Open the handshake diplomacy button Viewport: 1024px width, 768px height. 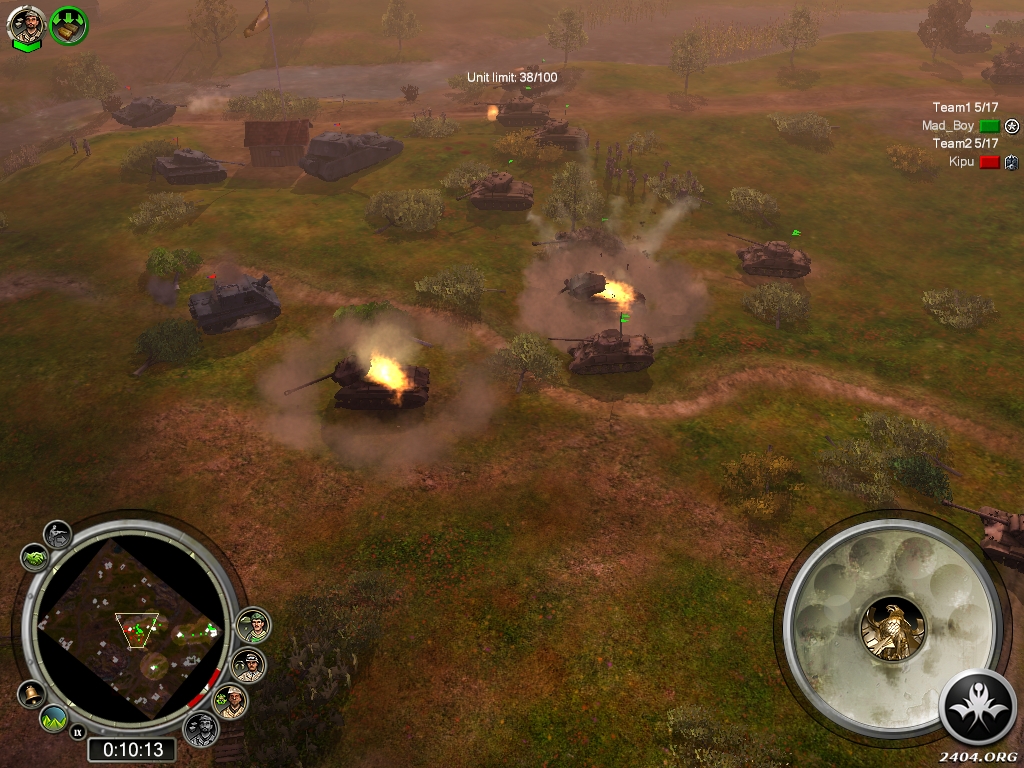[x=33, y=557]
